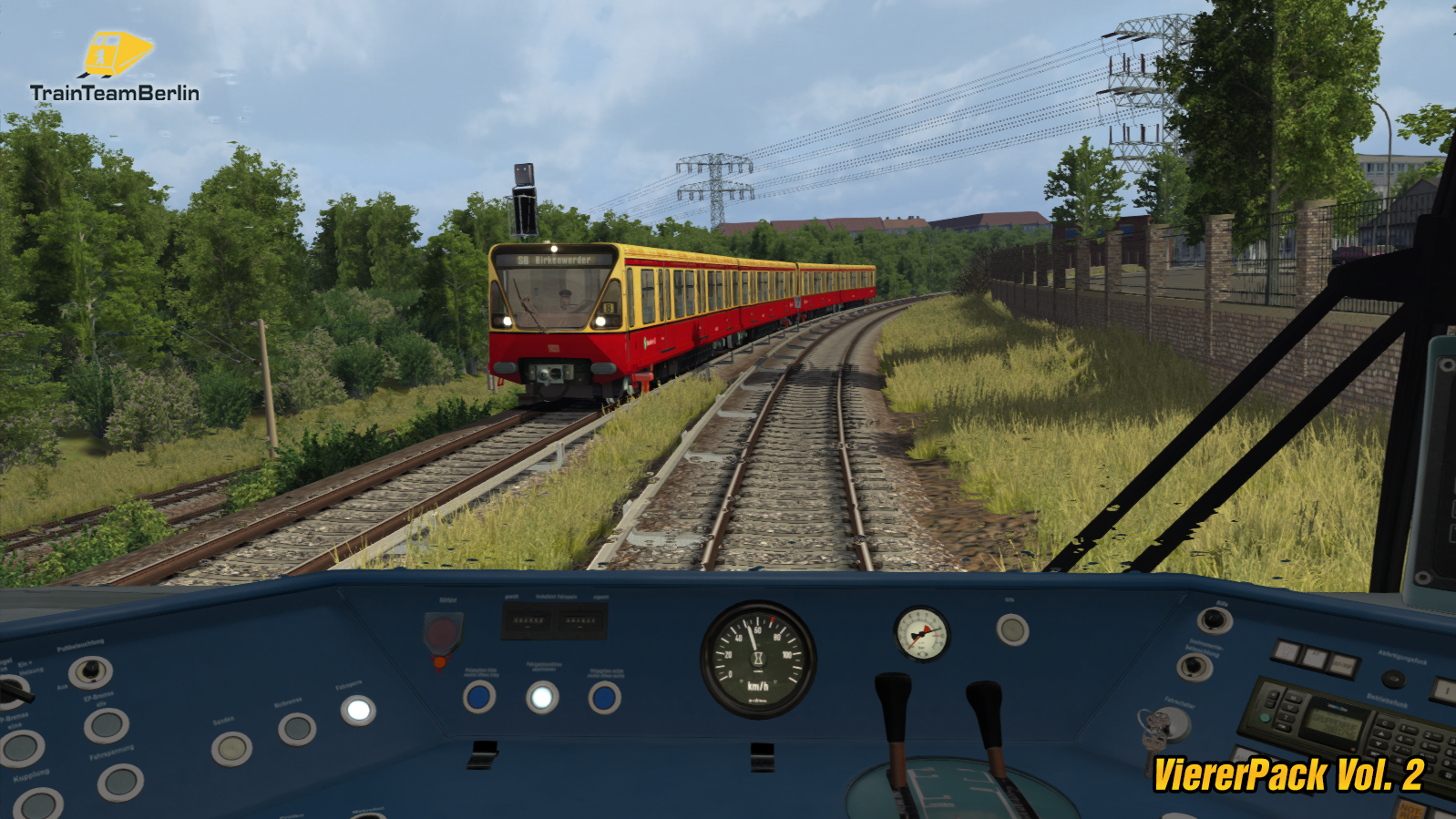Select the AF/RF radio key
The image size is (1456, 819).
[1342, 666]
